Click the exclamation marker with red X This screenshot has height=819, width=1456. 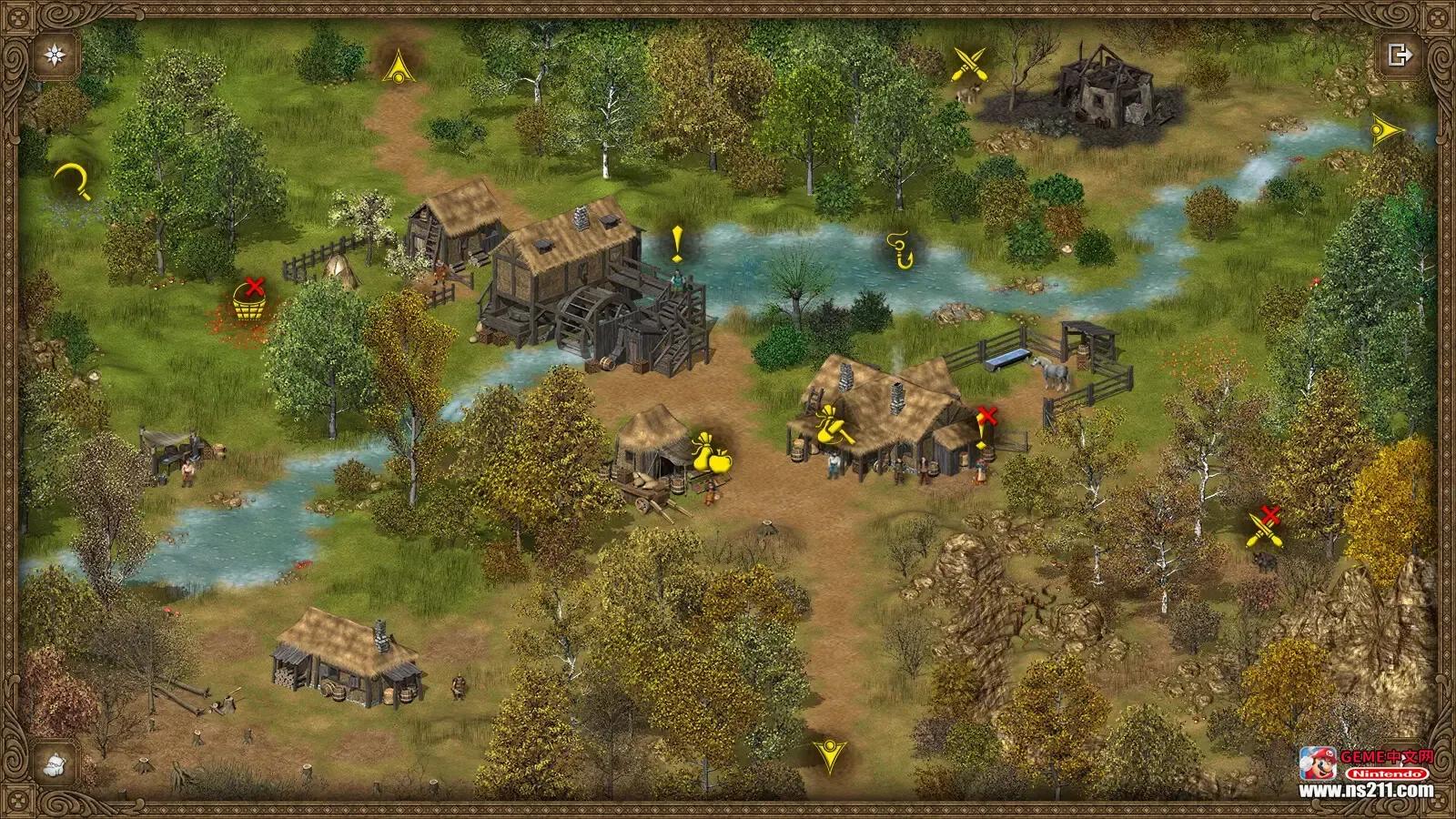(x=984, y=430)
